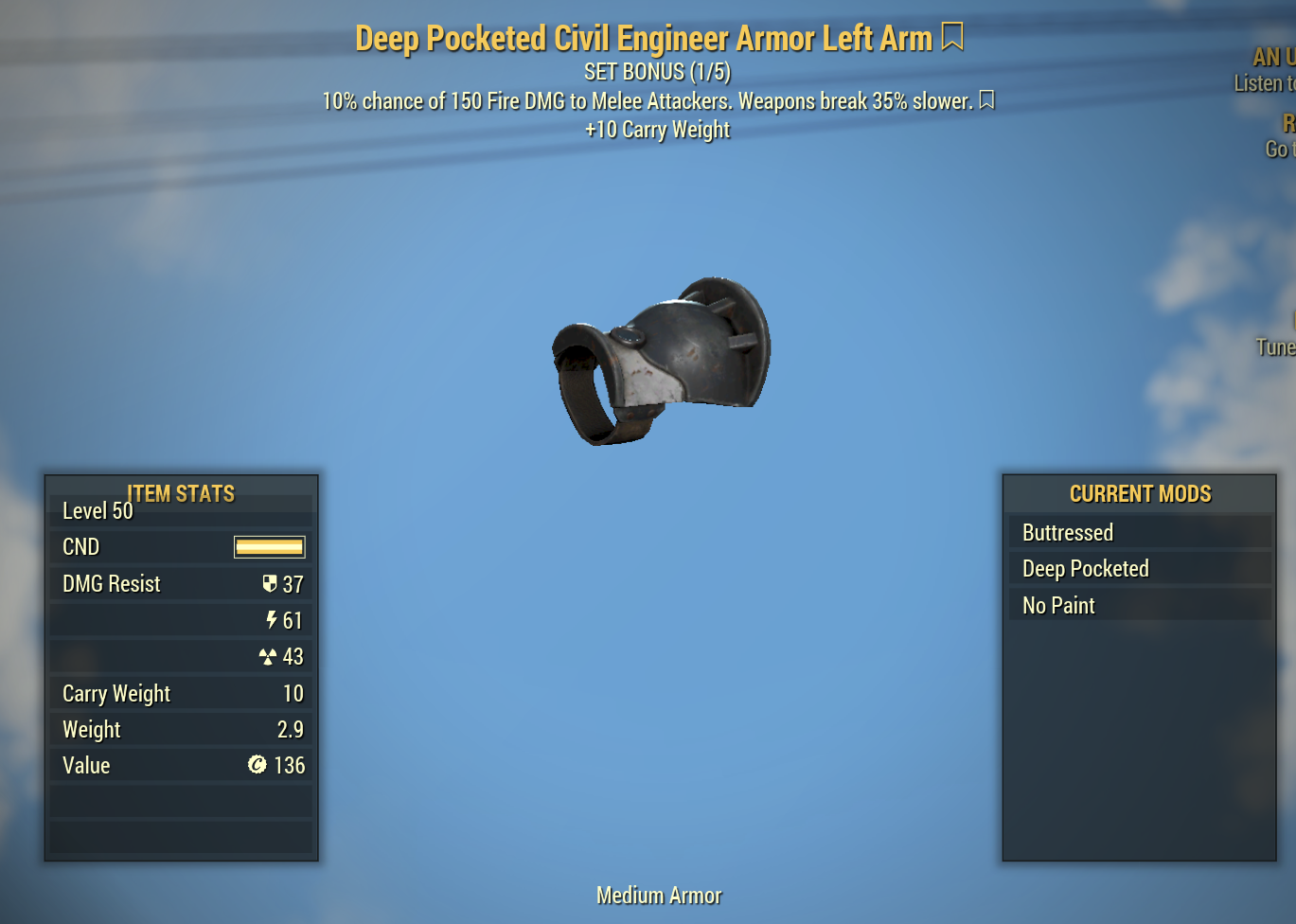Select the Deep Pocketed mod entry
The width and height of the screenshot is (1296, 924).
point(1139,569)
